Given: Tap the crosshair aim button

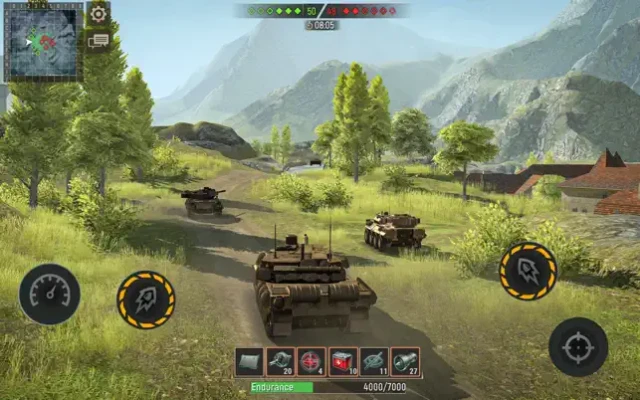Looking at the screenshot, I should (578, 347).
